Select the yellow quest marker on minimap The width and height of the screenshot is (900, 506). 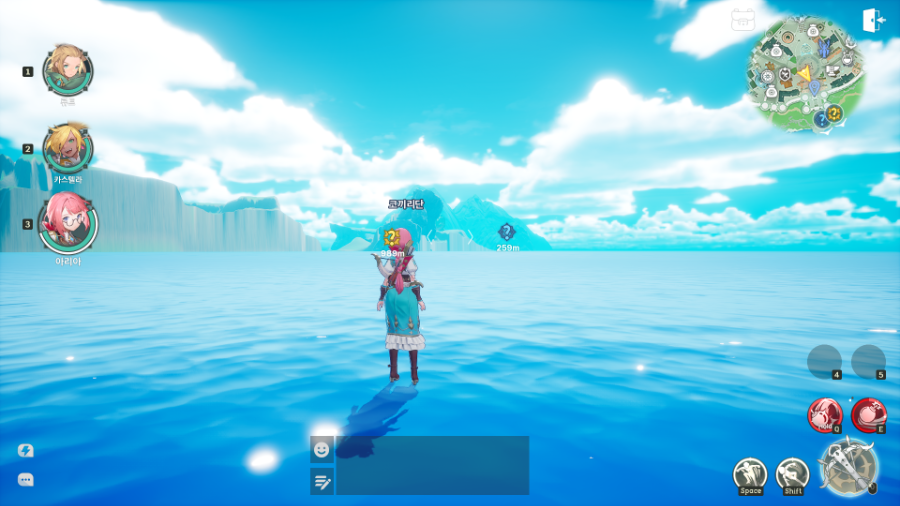[x=834, y=113]
